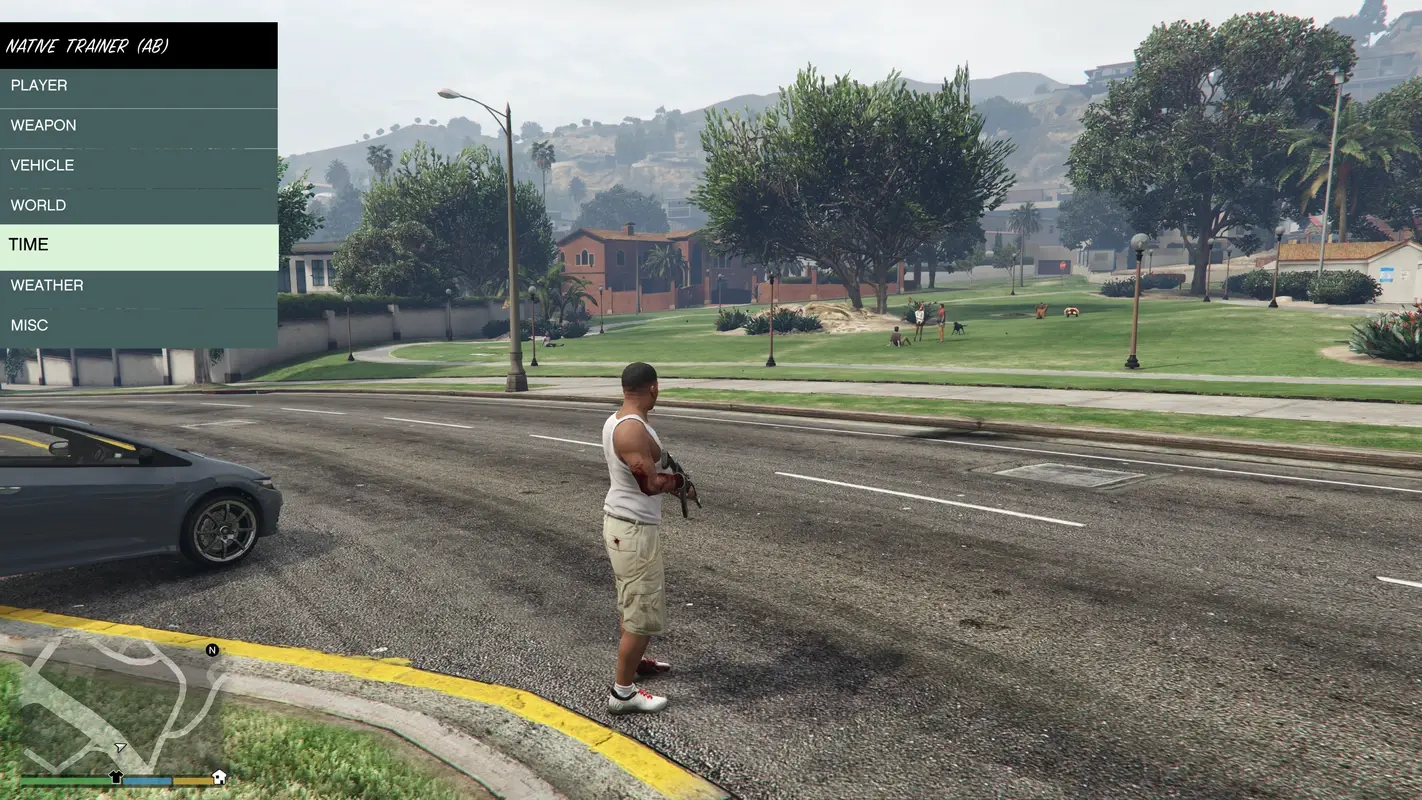Click the white shirt icon on the stat bar
Screen dimensions: 1422x800
[116, 776]
